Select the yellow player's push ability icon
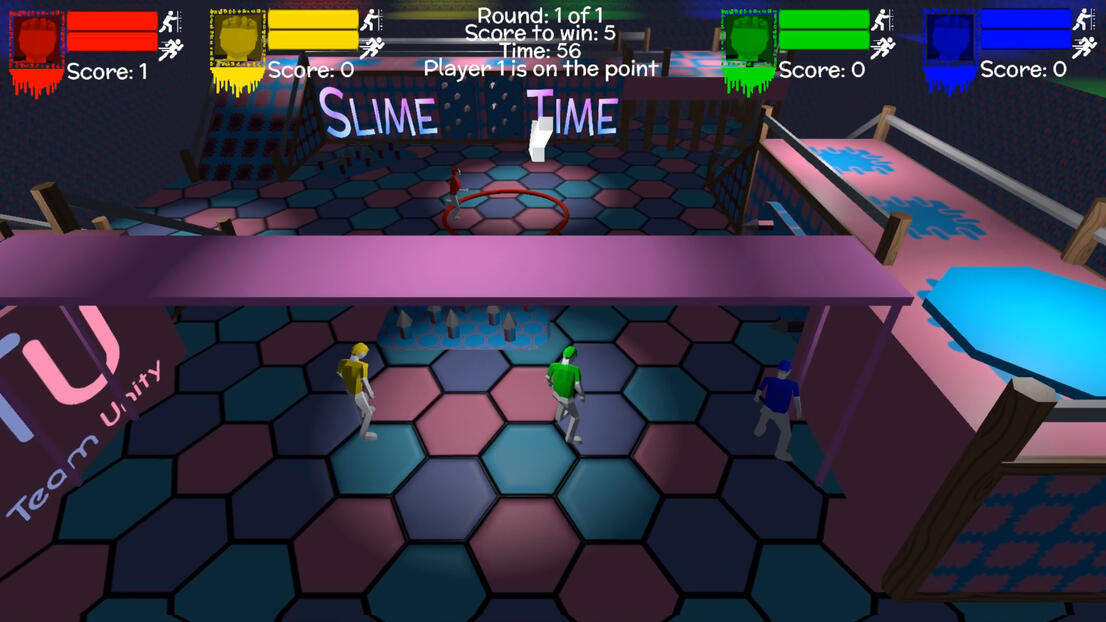 [372, 20]
